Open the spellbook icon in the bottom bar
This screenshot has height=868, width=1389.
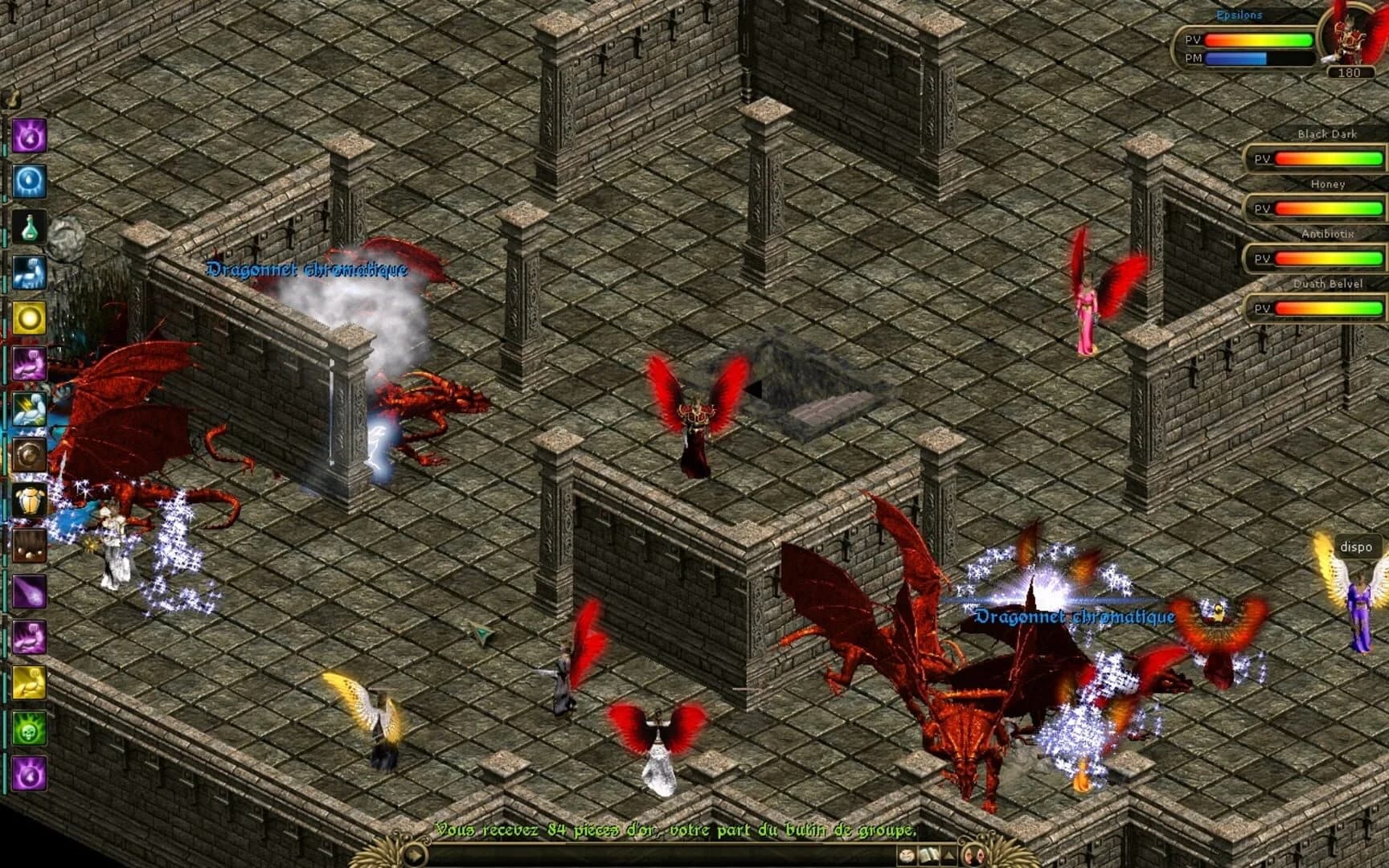[929, 855]
